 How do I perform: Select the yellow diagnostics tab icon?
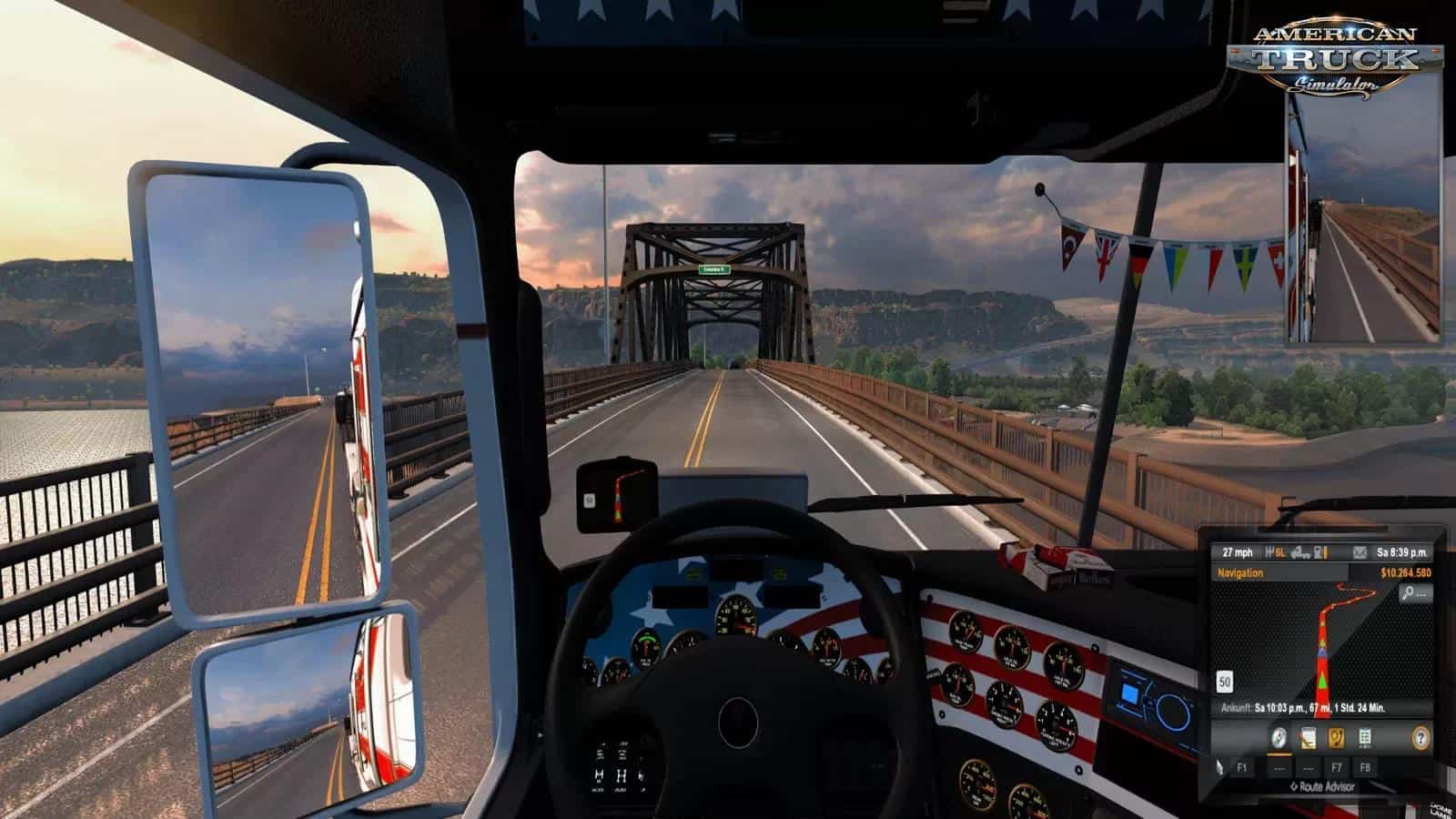pos(1337,737)
